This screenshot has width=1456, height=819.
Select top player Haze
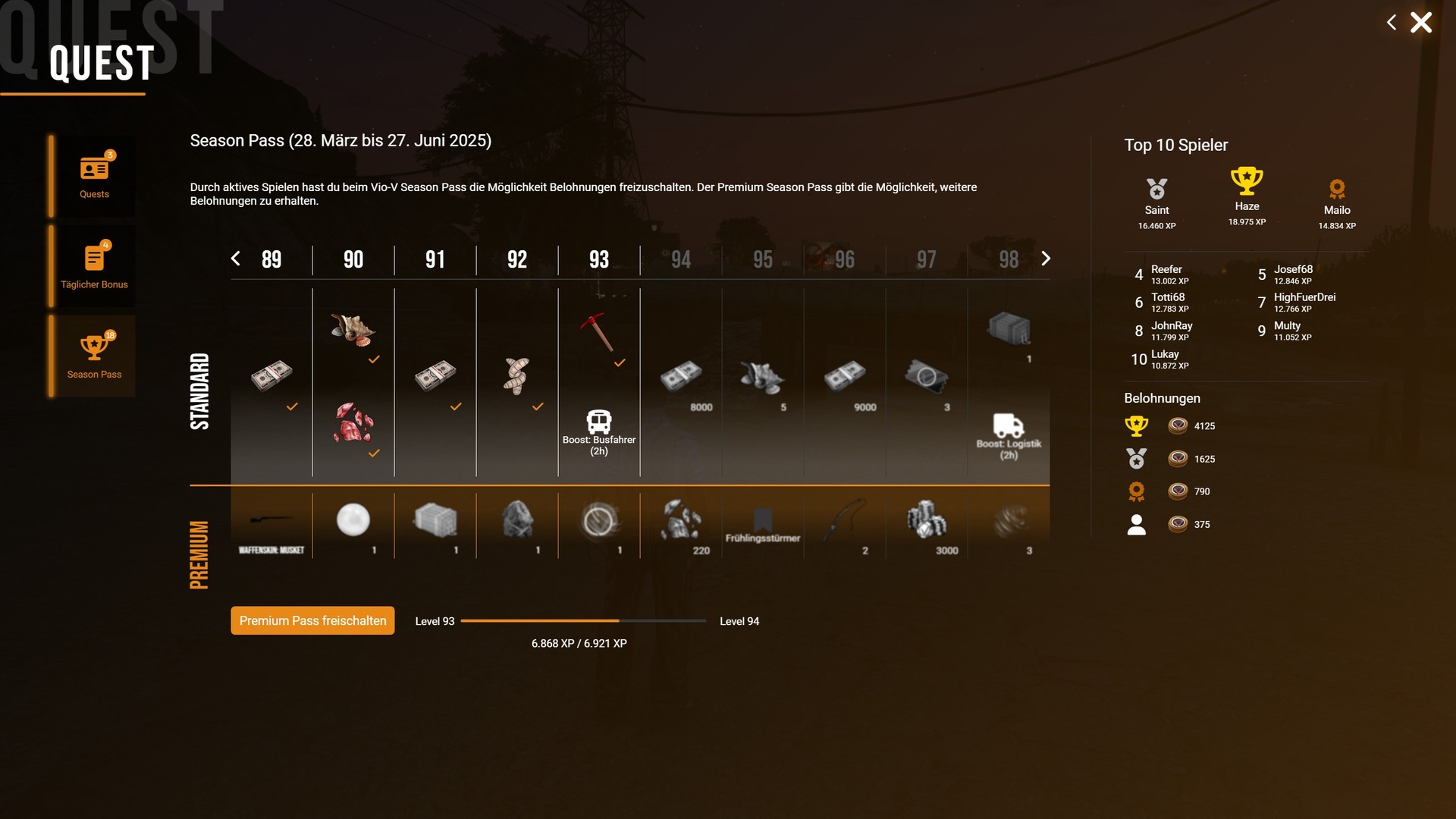(1247, 195)
